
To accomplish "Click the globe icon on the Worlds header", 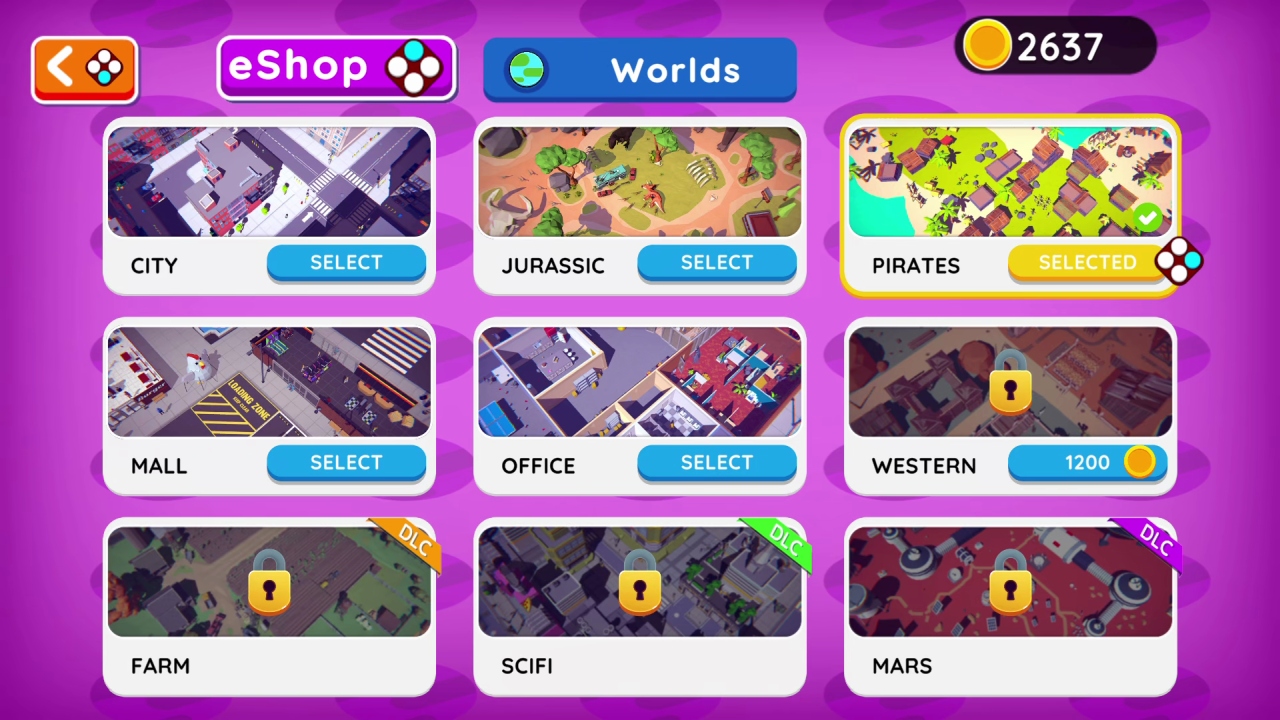I will coord(527,69).
